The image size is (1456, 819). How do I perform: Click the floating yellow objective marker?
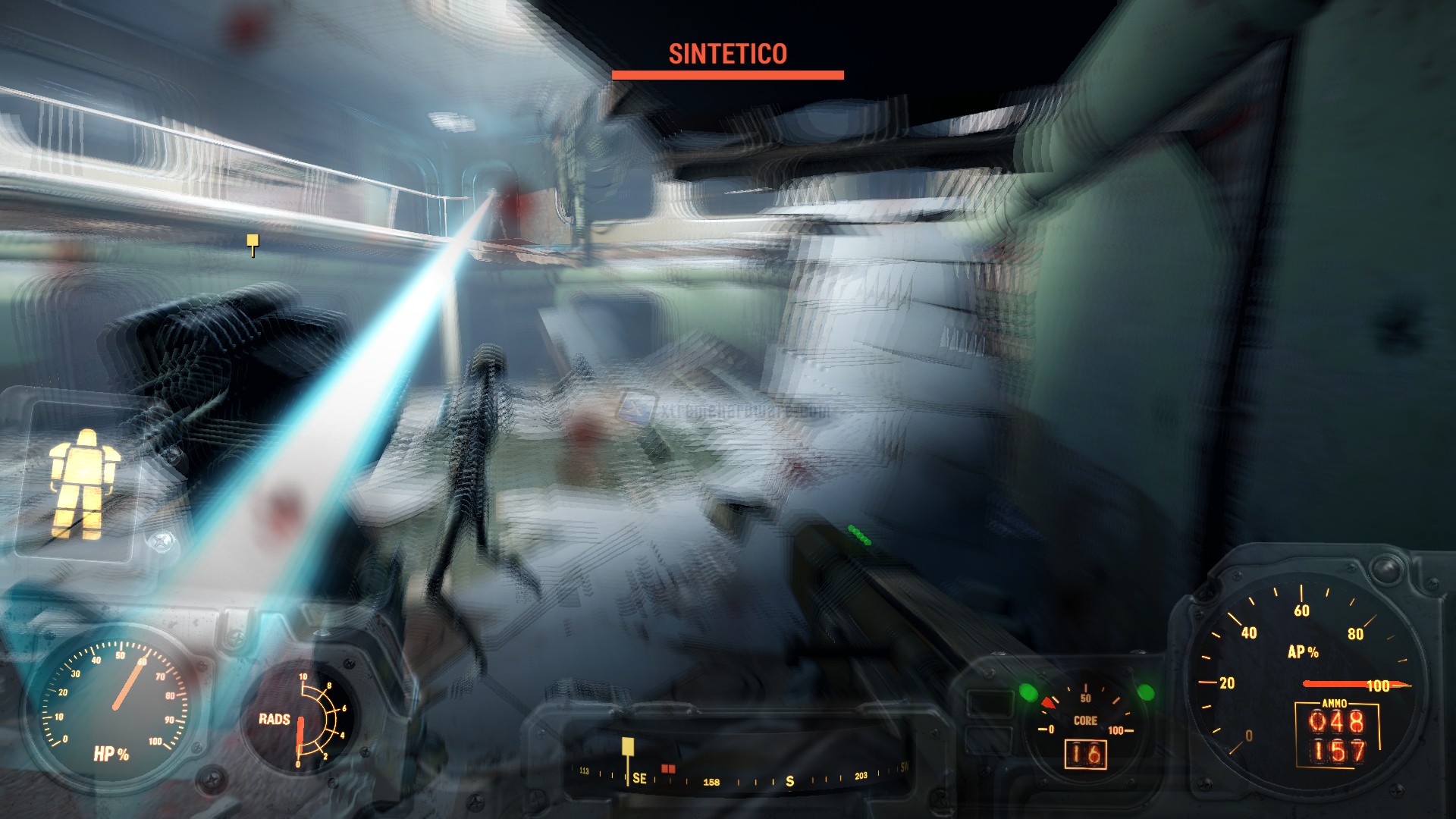tap(253, 242)
